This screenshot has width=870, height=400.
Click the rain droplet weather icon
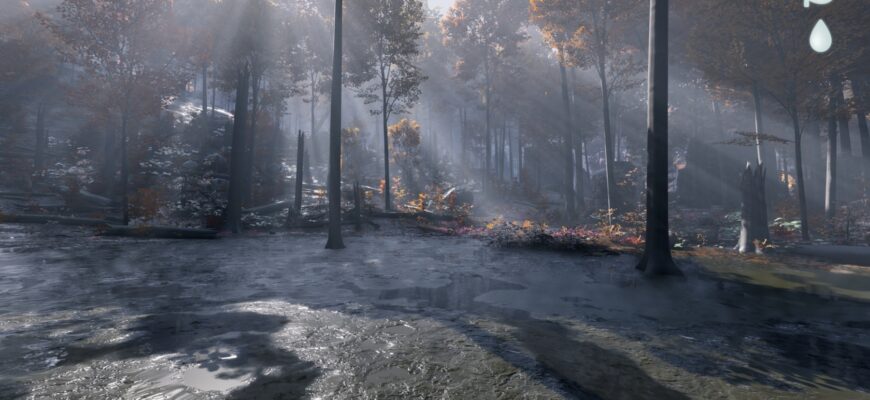[820, 36]
